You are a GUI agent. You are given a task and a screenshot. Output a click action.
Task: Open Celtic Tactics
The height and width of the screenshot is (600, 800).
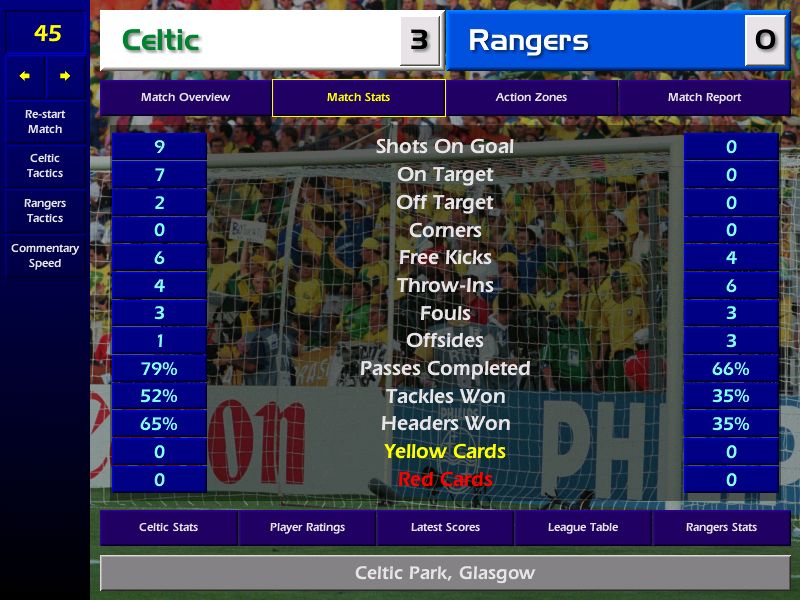[x=45, y=166]
